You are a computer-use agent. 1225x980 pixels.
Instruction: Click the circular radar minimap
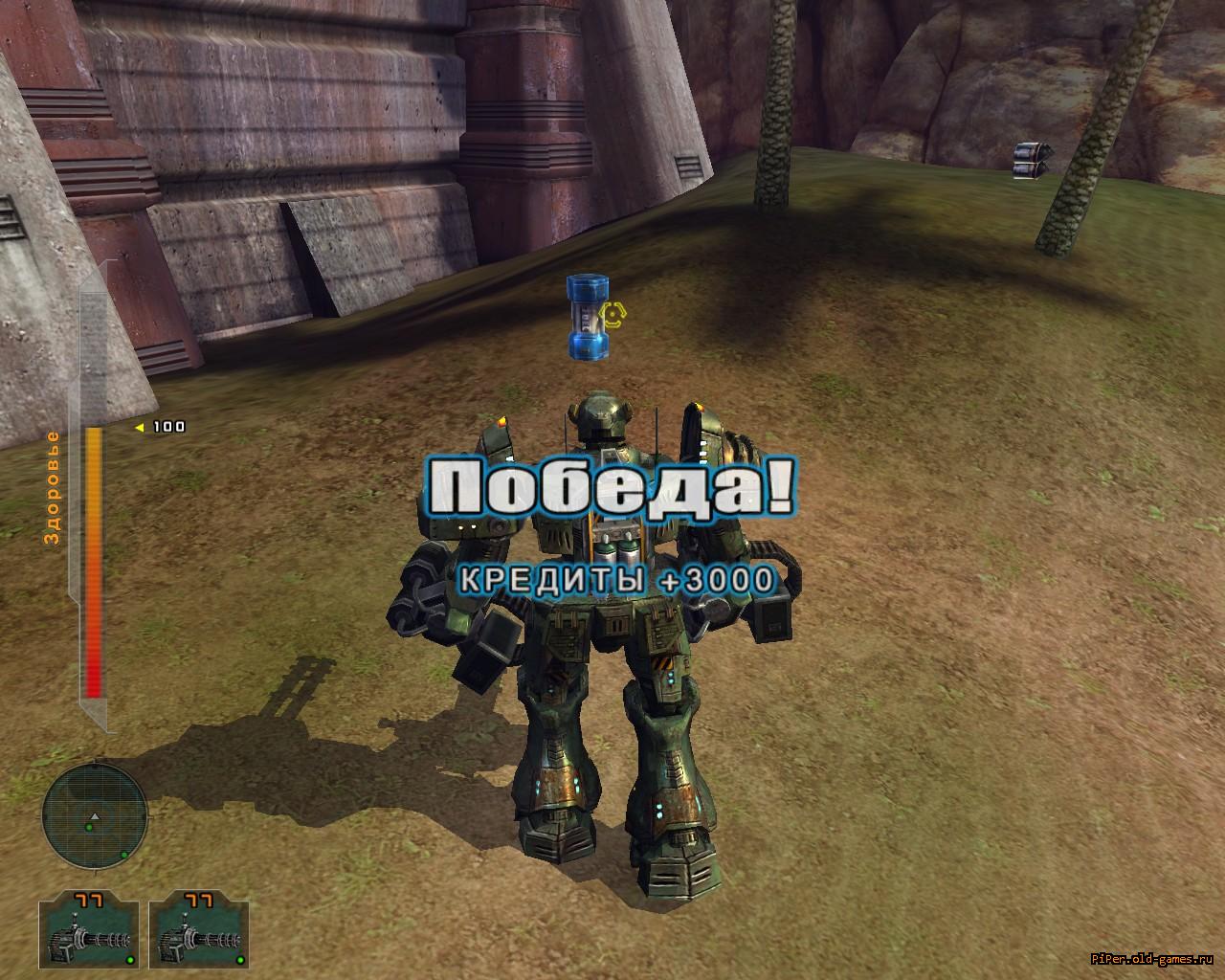tap(94, 815)
